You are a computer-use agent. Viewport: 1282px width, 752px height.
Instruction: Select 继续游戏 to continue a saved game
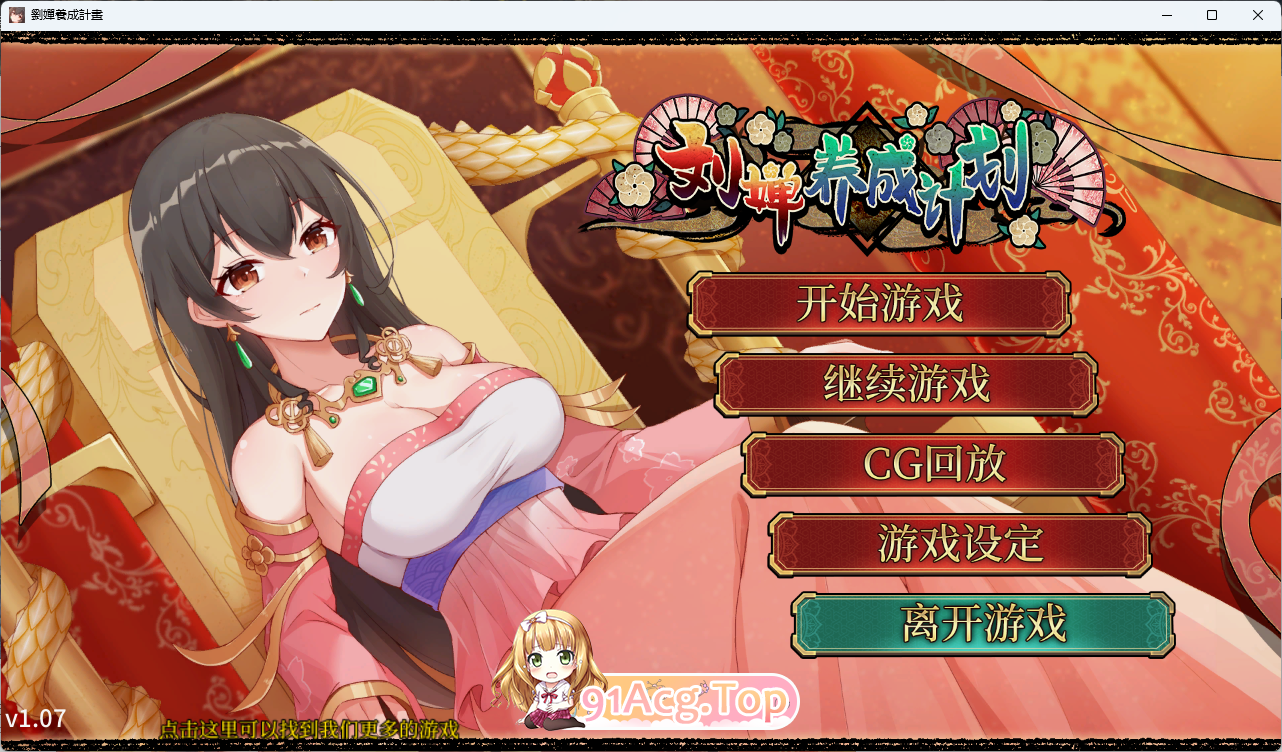pyautogui.click(x=905, y=384)
